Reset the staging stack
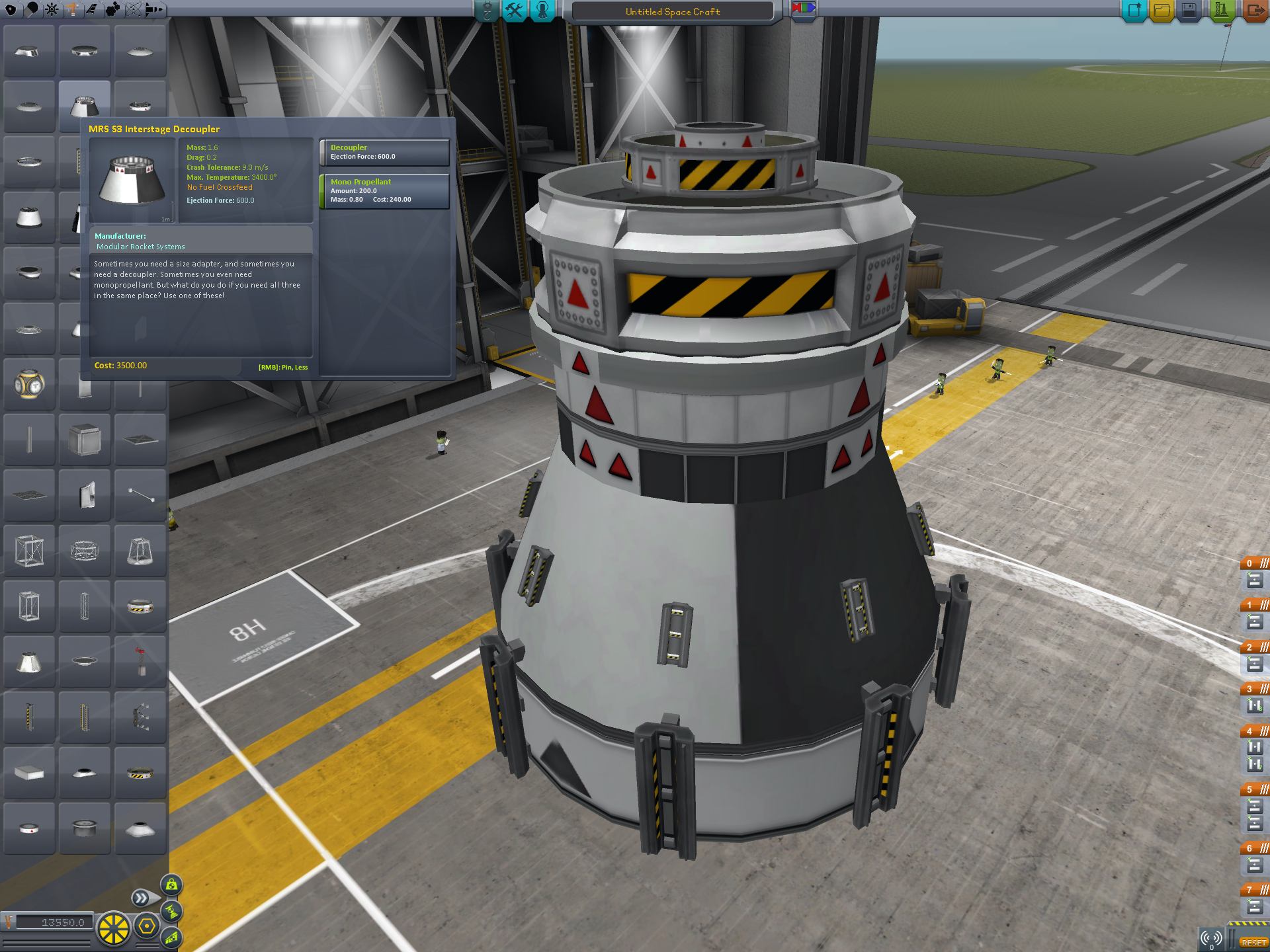The image size is (1270, 952). click(x=1253, y=942)
